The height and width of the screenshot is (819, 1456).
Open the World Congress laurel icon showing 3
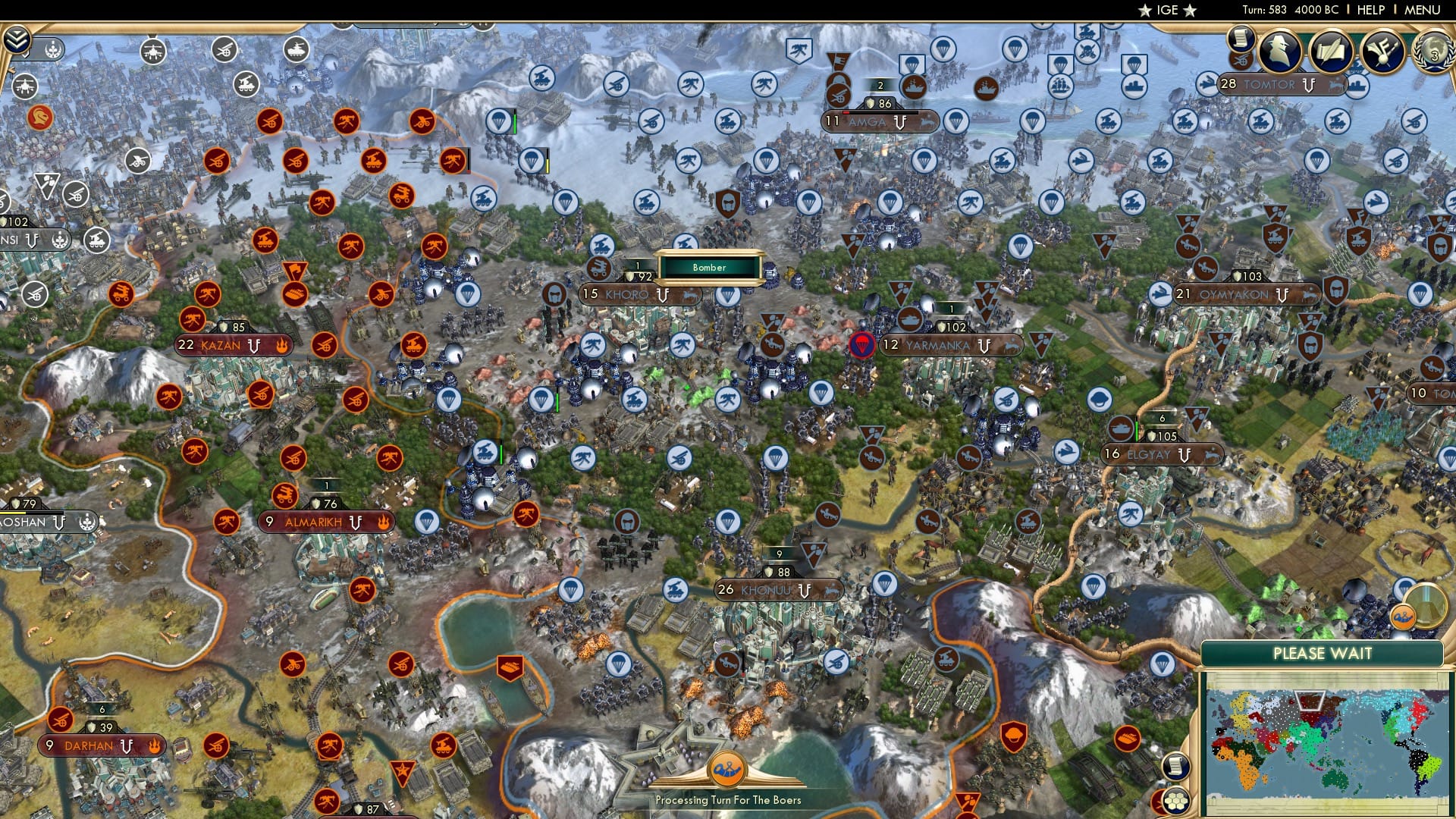pos(1433,53)
